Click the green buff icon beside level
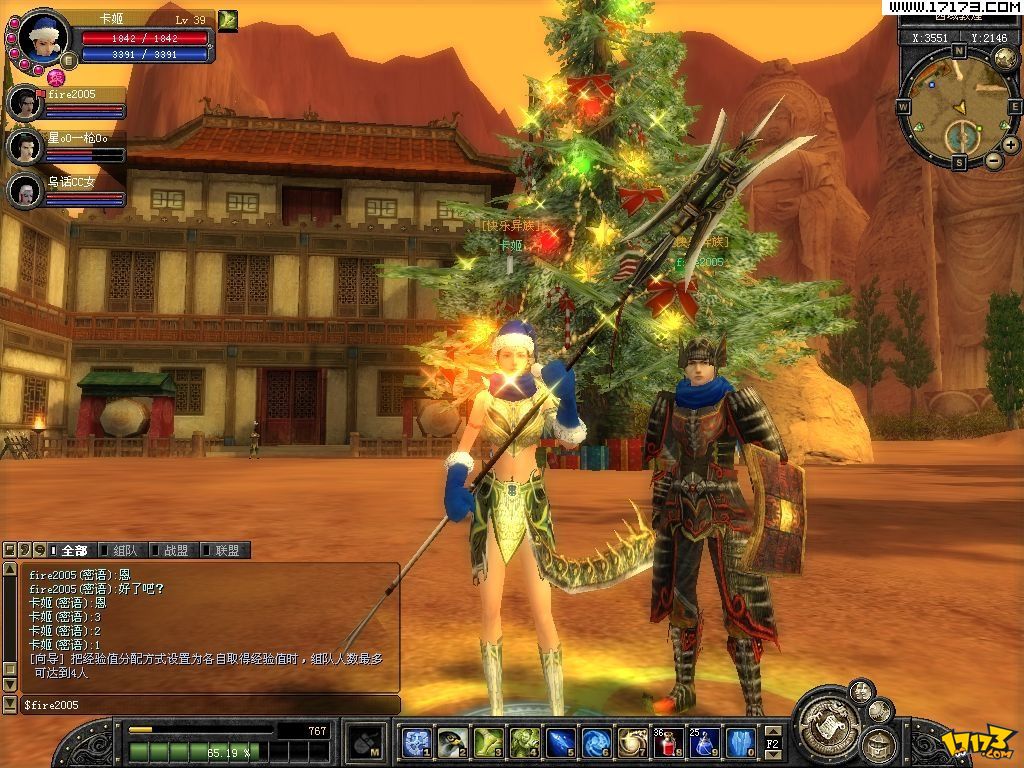 tap(228, 20)
